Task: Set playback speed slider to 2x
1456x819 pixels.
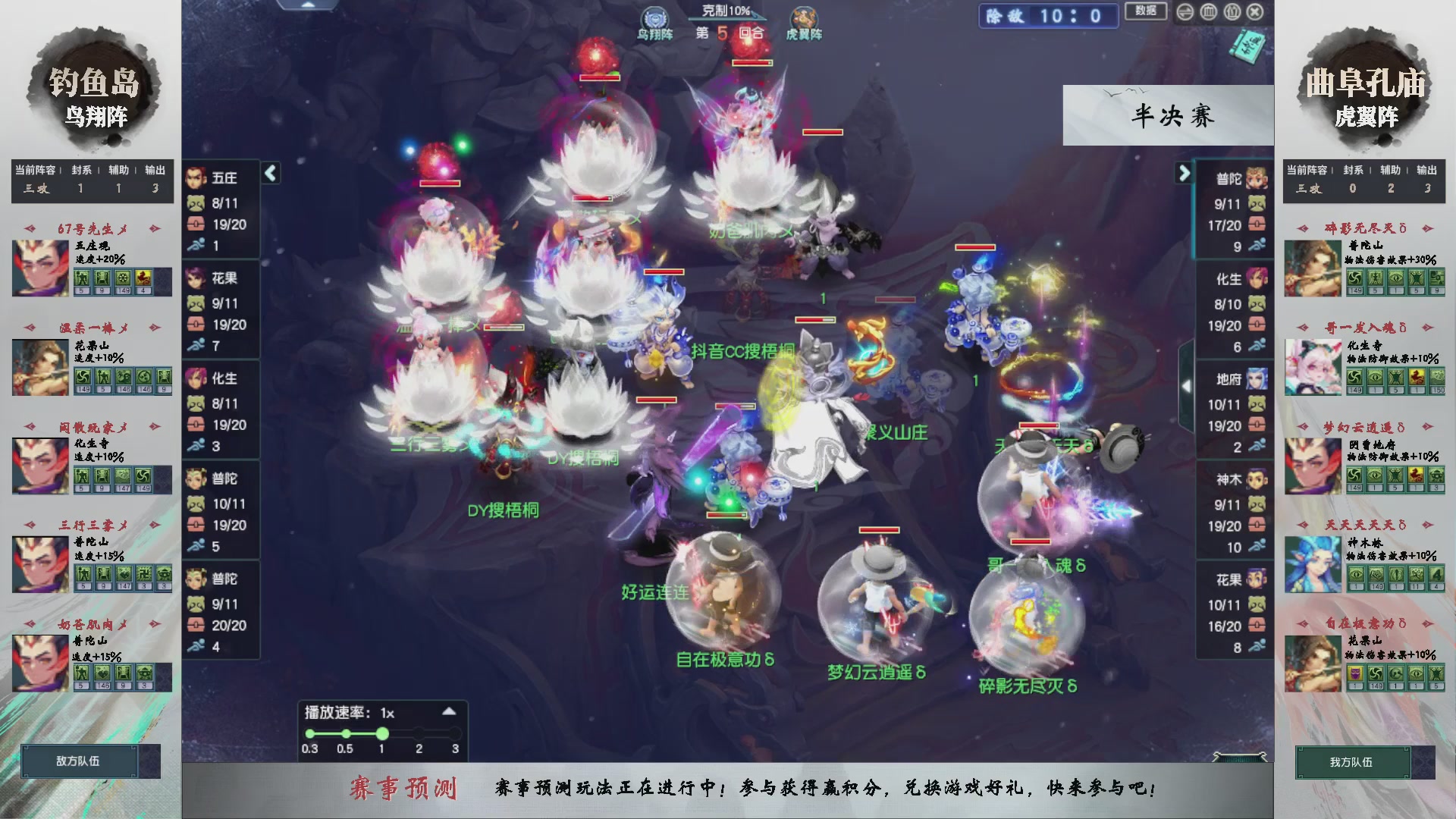Action: (x=419, y=733)
